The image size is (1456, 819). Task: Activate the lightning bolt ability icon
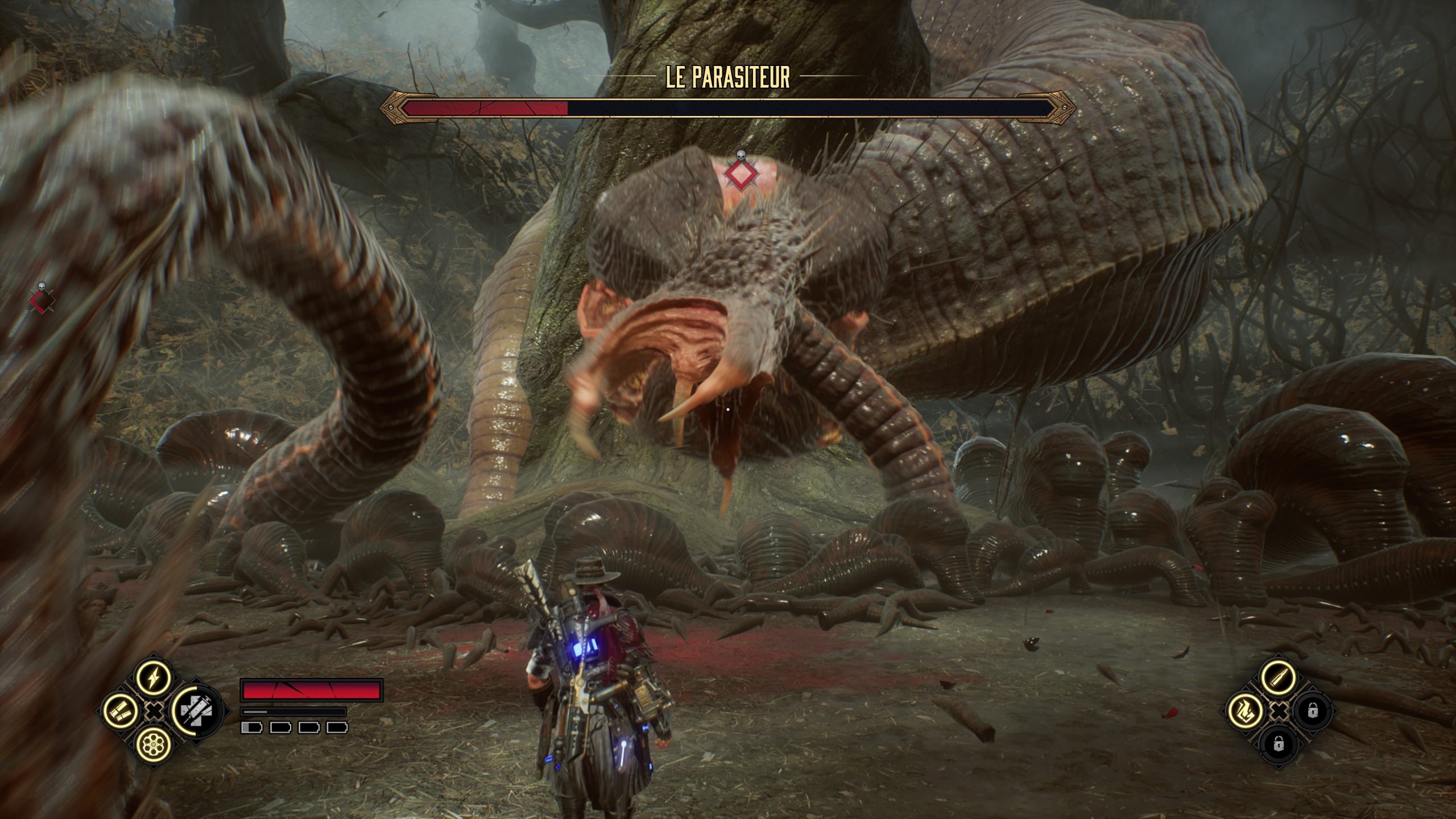pyautogui.click(x=154, y=678)
